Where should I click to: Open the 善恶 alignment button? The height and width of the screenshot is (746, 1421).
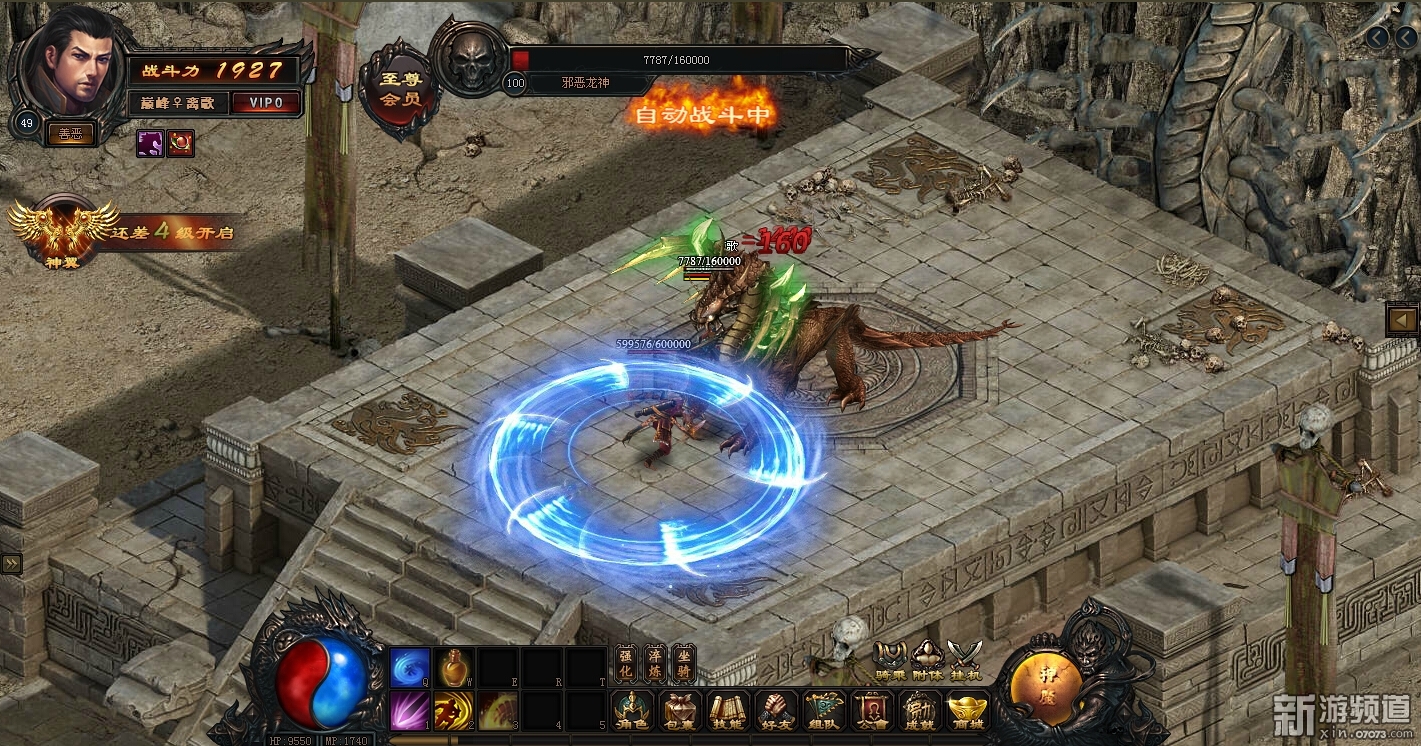70,133
